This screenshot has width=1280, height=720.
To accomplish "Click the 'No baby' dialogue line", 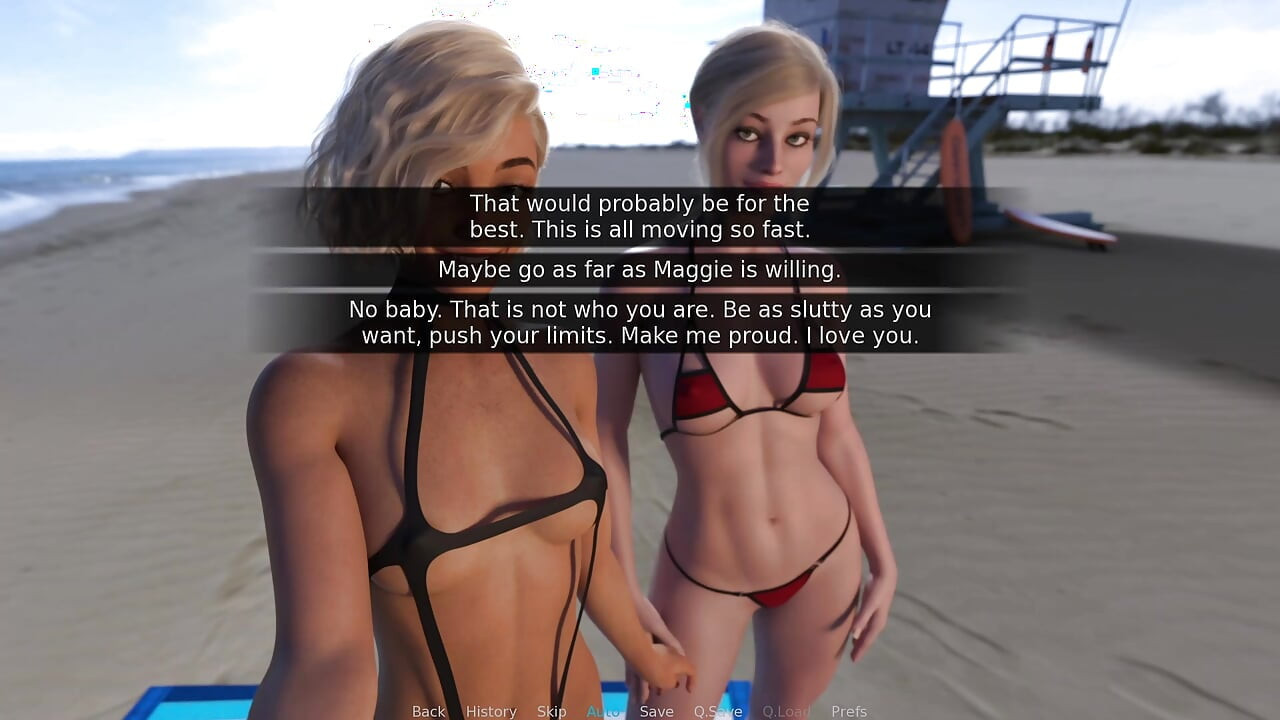I will [640, 322].
